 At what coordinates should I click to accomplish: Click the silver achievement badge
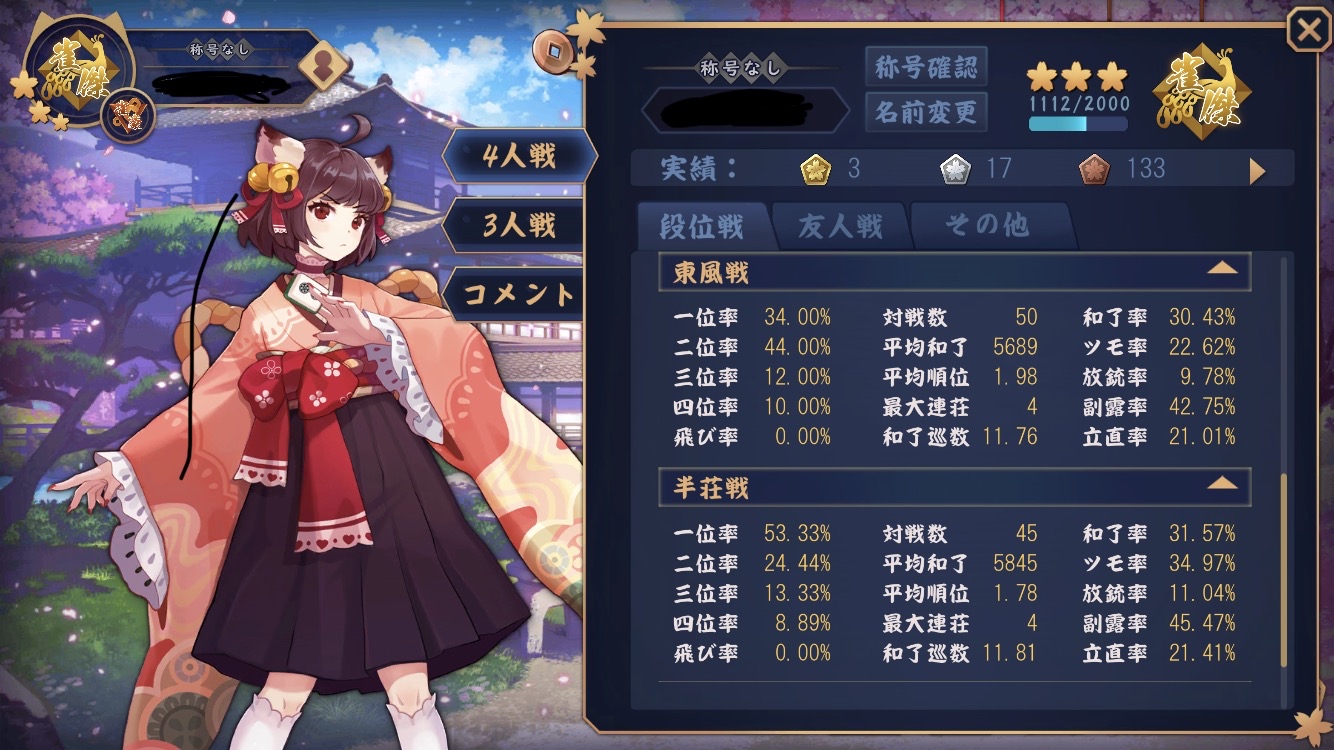[955, 170]
